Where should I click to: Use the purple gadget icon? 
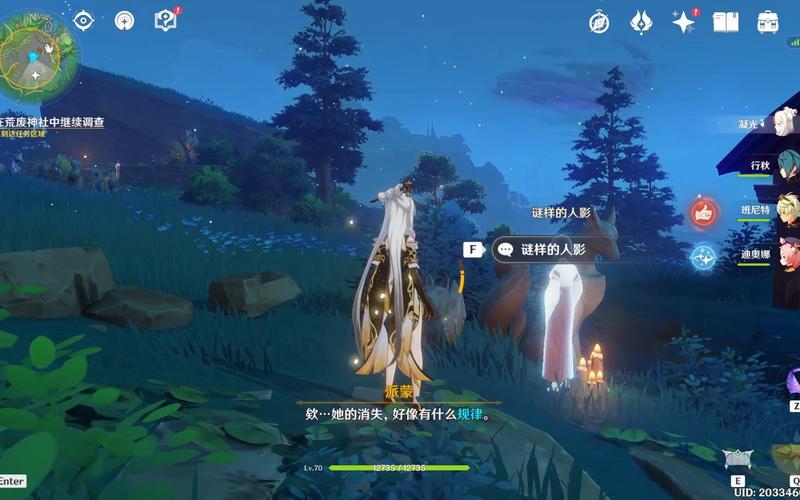click(x=791, y=381)
